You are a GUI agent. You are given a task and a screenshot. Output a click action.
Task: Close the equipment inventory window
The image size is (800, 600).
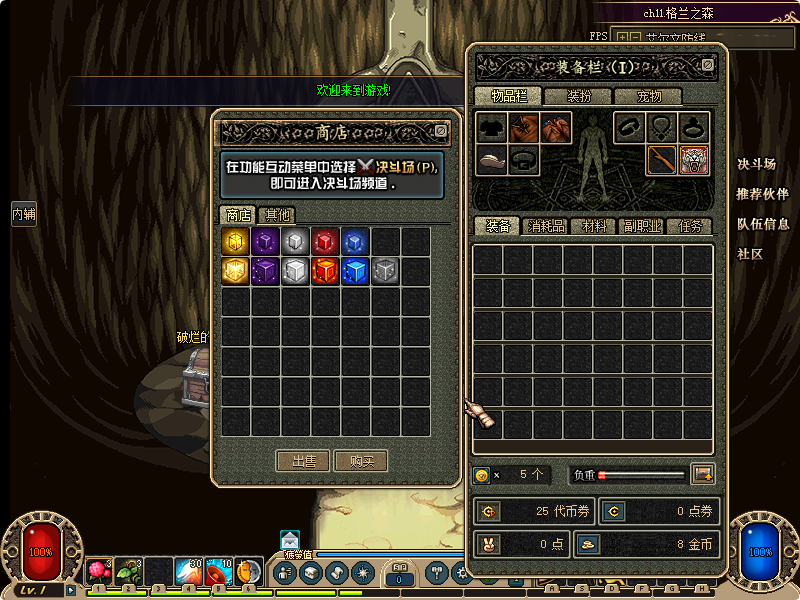[708, 65]
